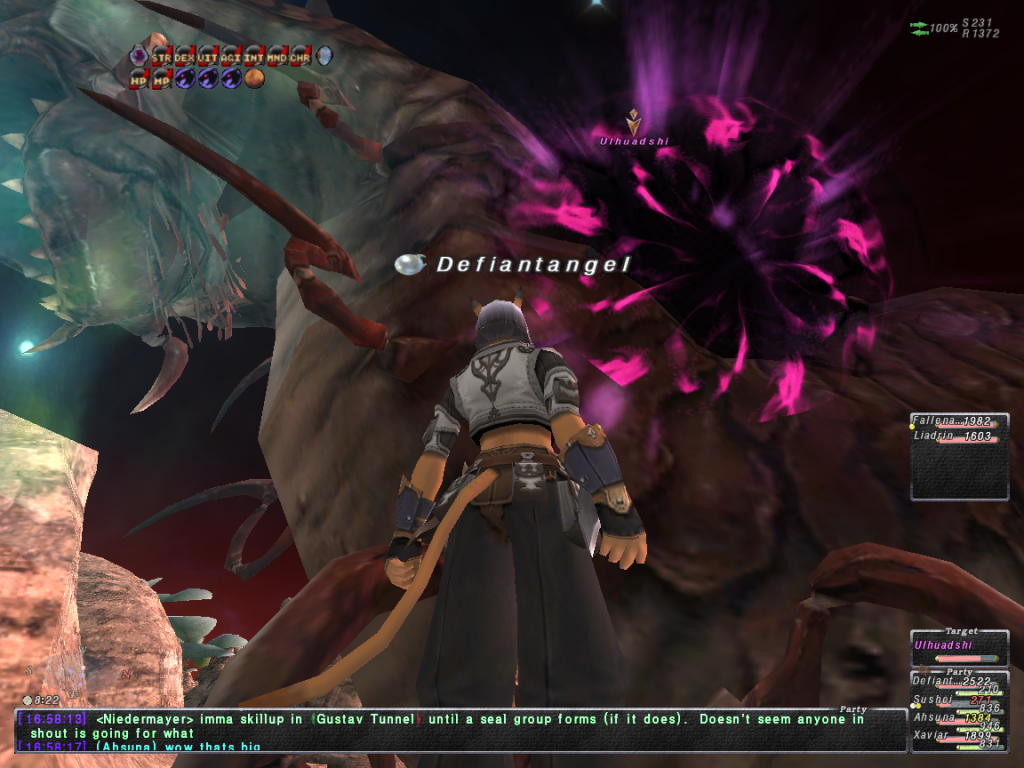Select the pink potion bottle status icon
Viewport: 1024px width, 768px height.
138,56
